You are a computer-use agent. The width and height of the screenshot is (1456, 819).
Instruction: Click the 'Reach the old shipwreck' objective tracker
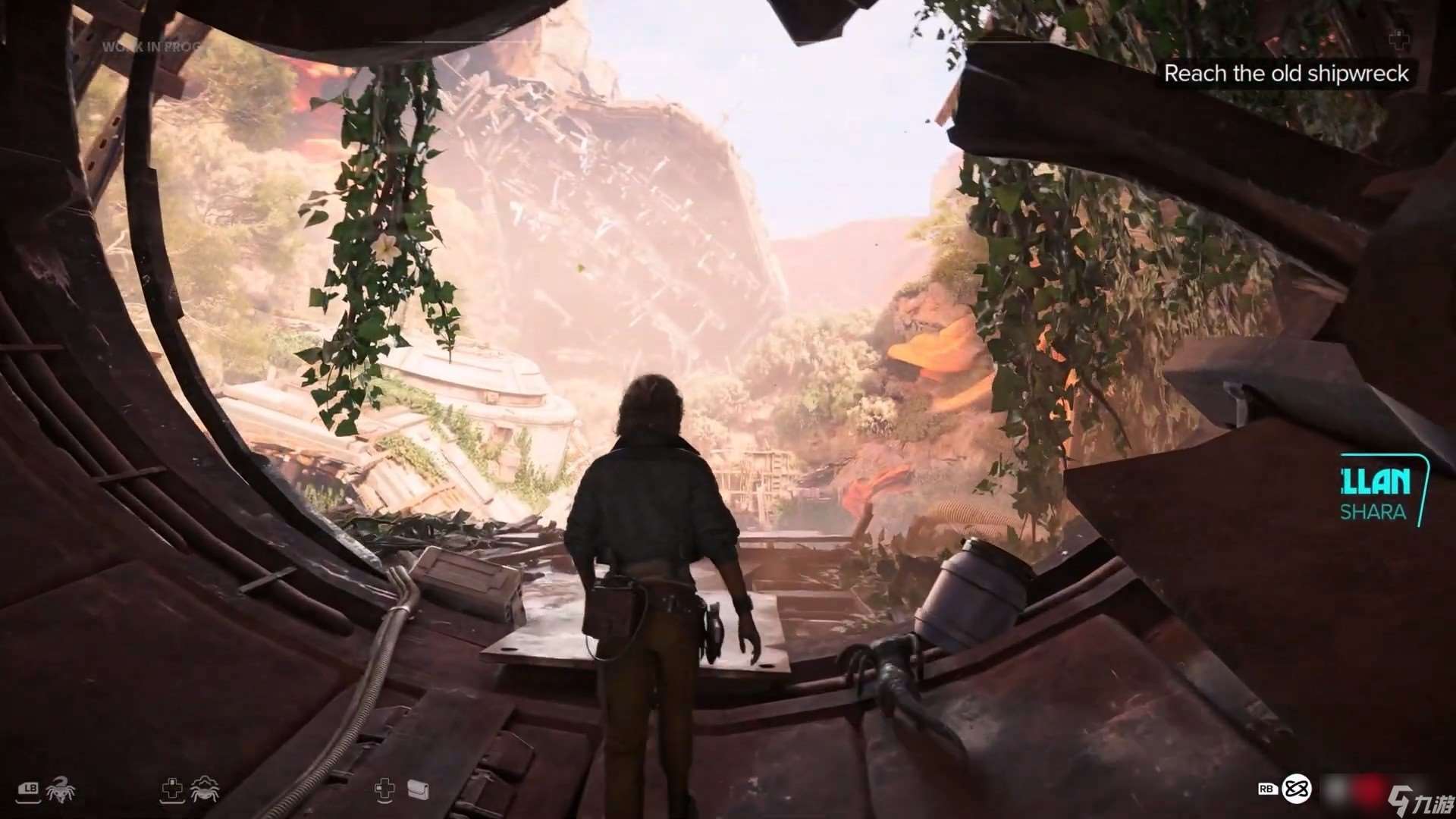coord(1285,74)
